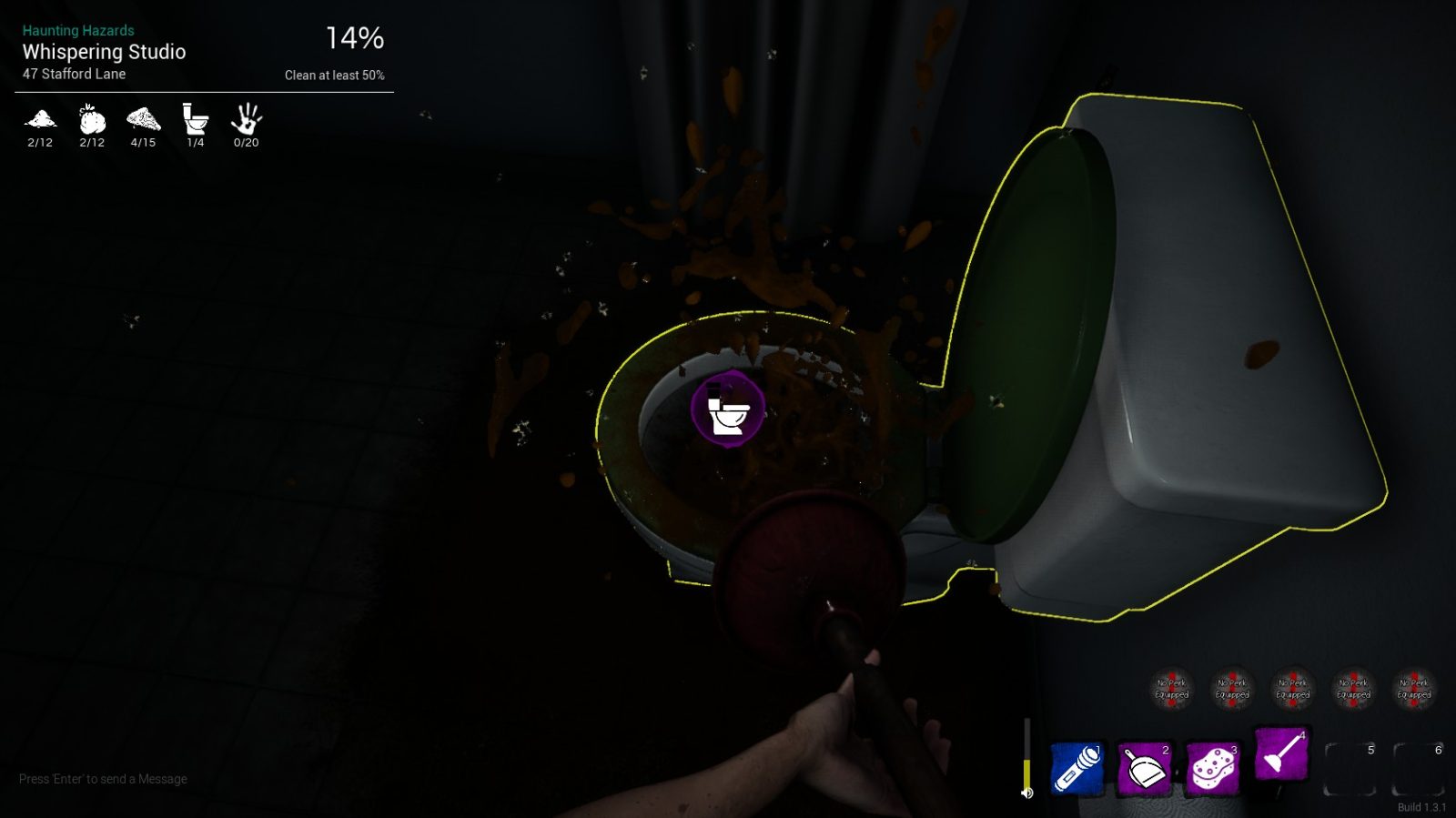Select the trash bag objective icon
Viewport: 1456px width, 818px height.
pos(92,119)
